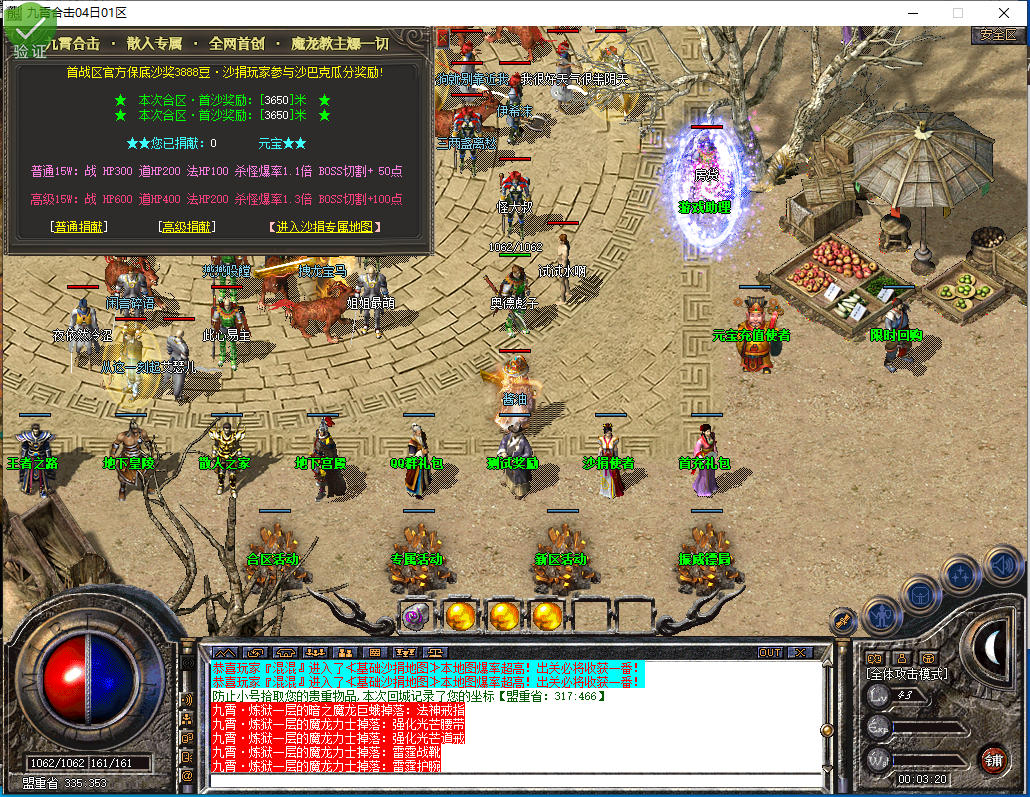Click the @ icon beside the chat
This screenshot has width=1030, height=797.
coord(187,775)
